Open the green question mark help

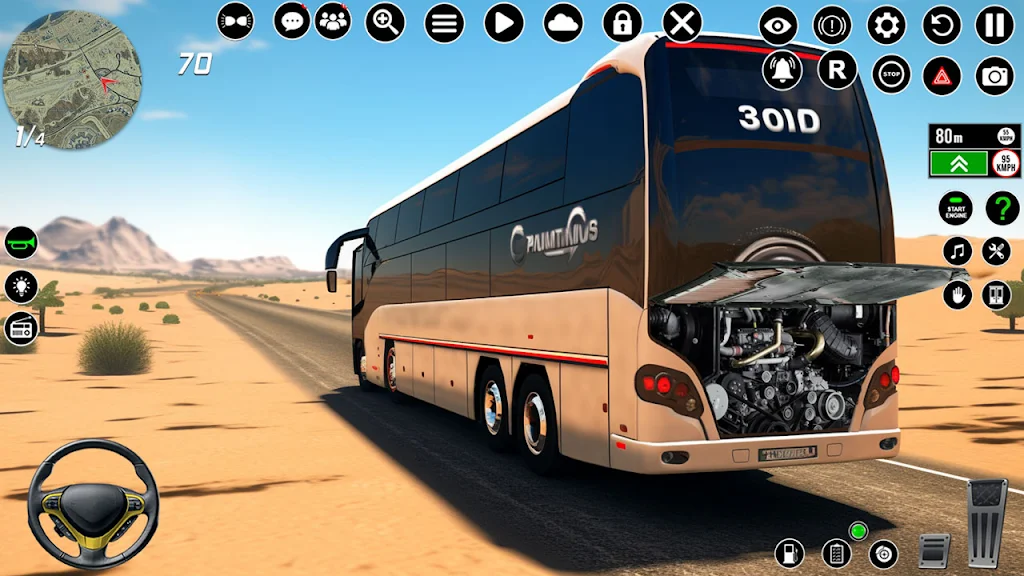click(1002, 208)
